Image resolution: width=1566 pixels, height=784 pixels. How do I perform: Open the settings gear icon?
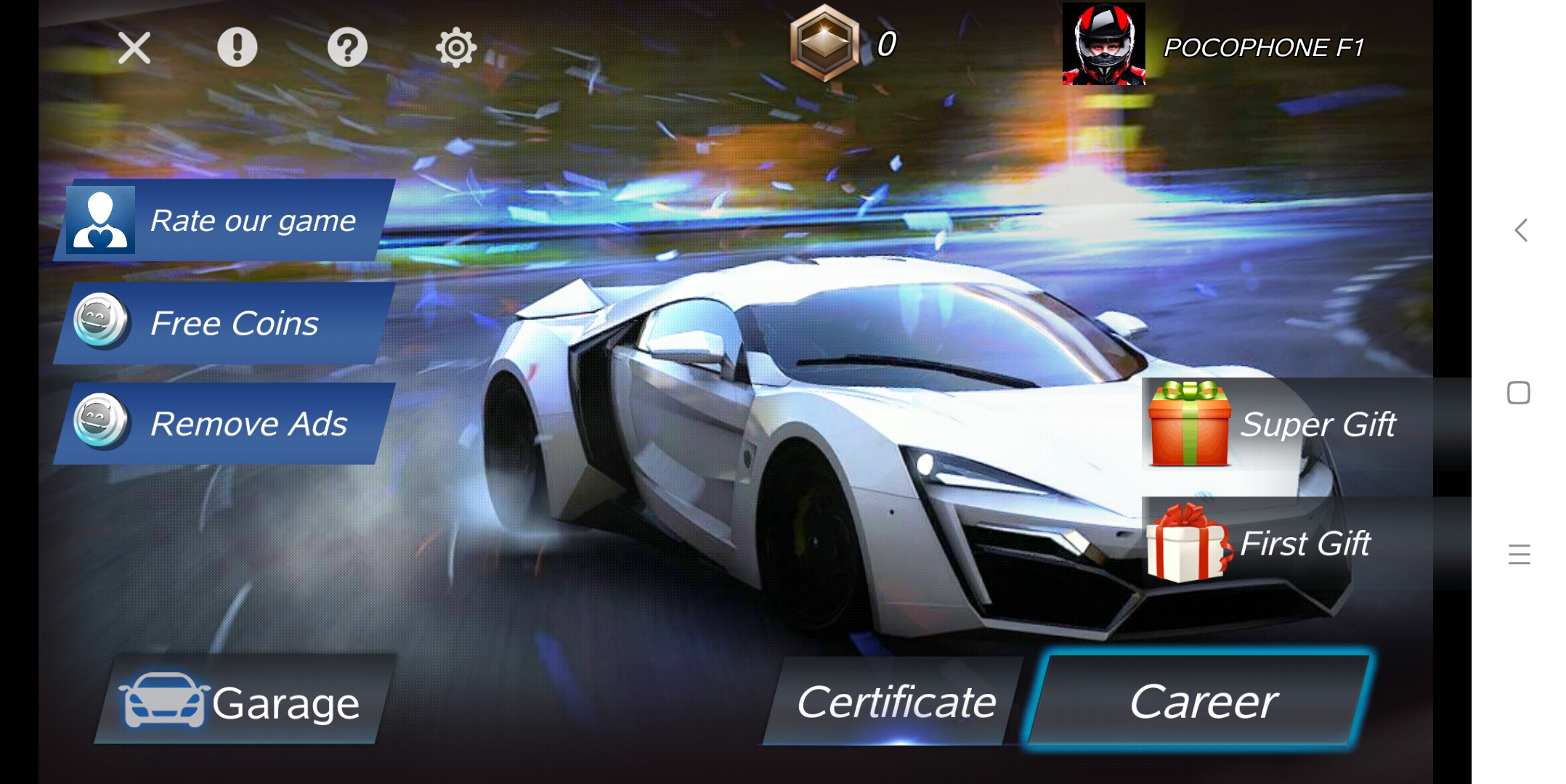coord(456,46)
